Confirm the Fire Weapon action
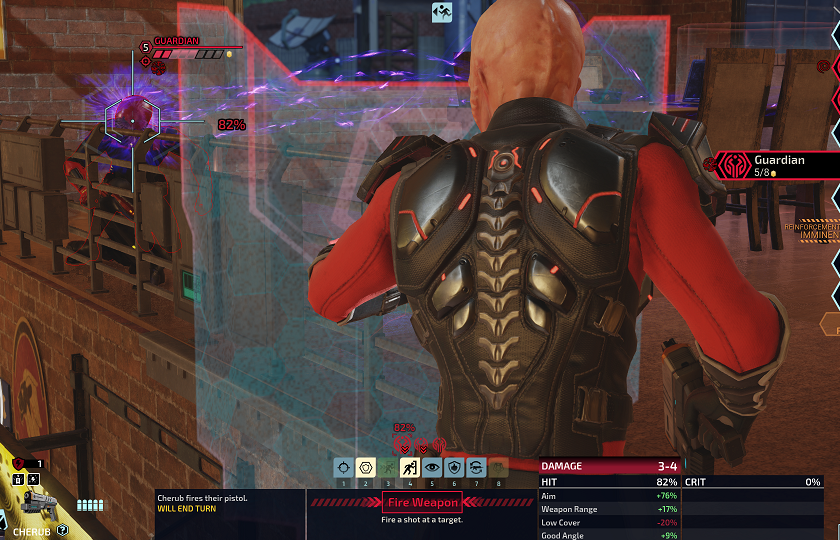This screenshot has height=540, width=840. (423, 503)
